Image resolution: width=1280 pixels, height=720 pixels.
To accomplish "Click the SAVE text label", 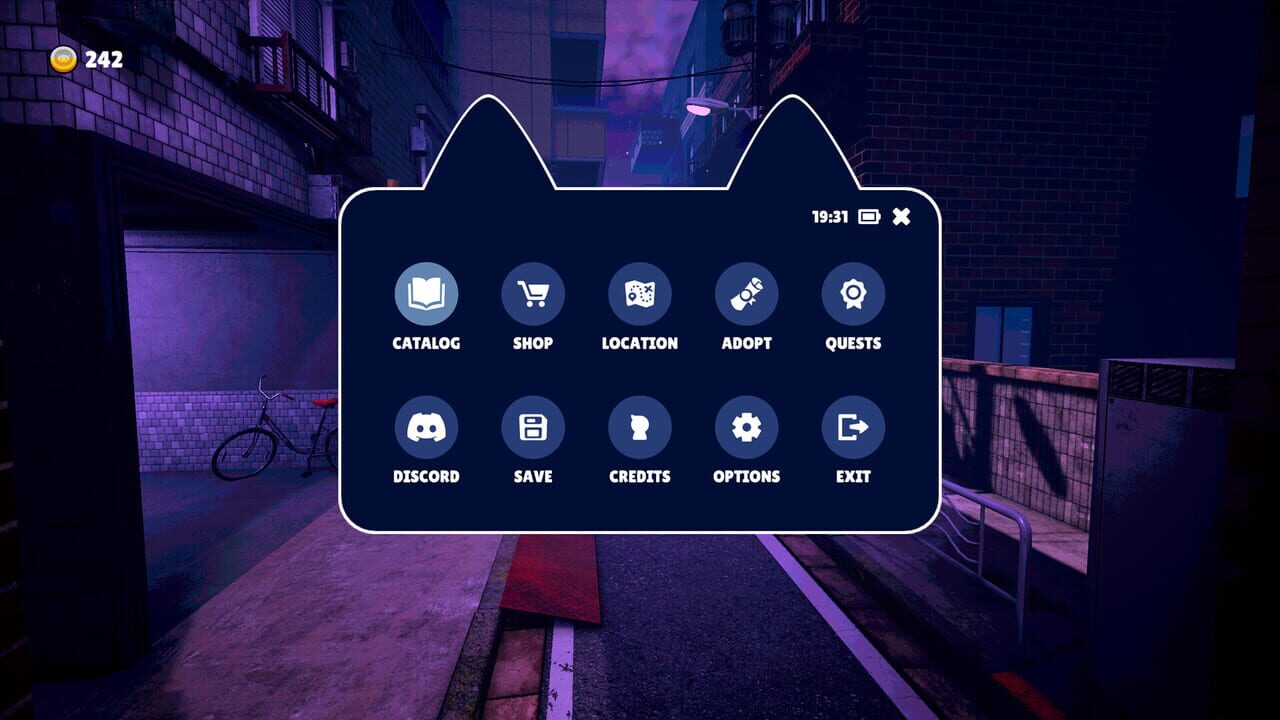I will tap(533, 477).
